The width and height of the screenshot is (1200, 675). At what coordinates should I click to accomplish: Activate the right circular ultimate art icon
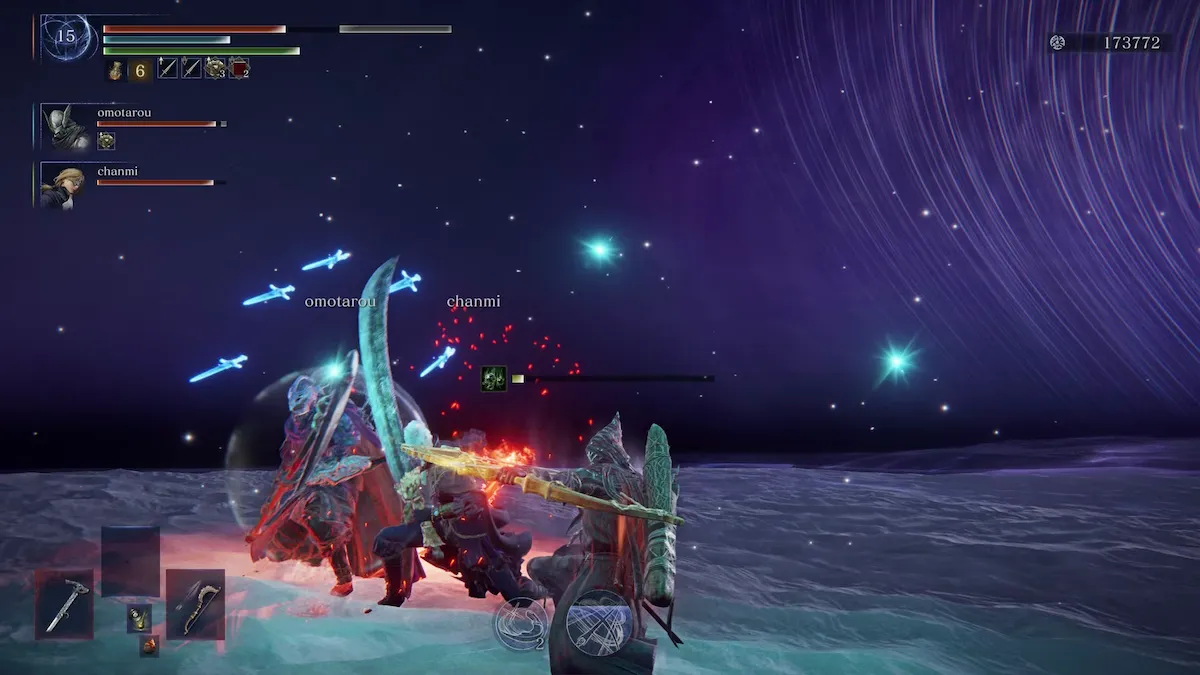pyautogui.click(x=599, y=622)
